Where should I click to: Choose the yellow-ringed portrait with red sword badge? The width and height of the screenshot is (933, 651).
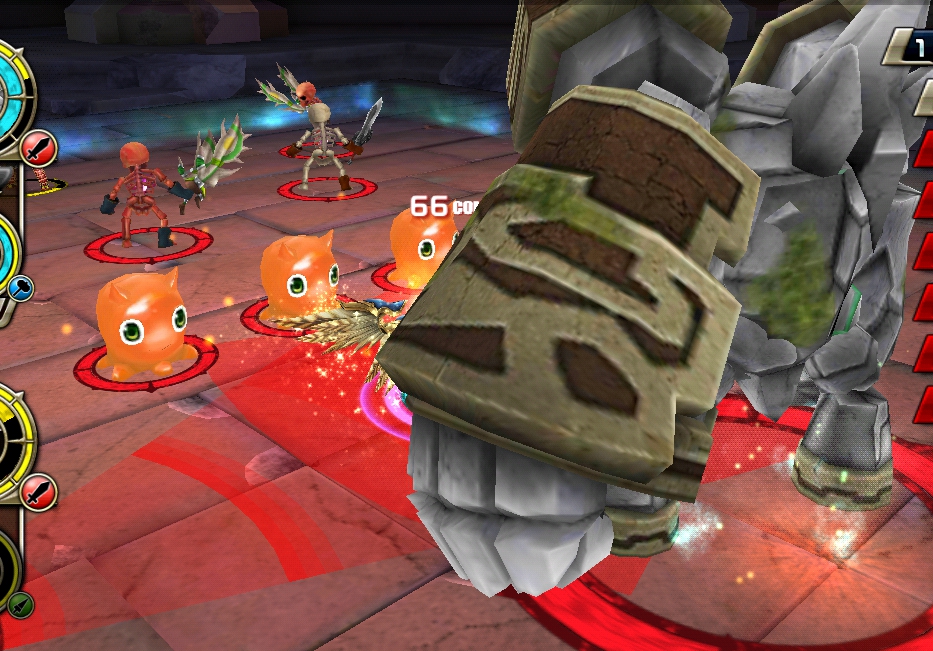10,435
